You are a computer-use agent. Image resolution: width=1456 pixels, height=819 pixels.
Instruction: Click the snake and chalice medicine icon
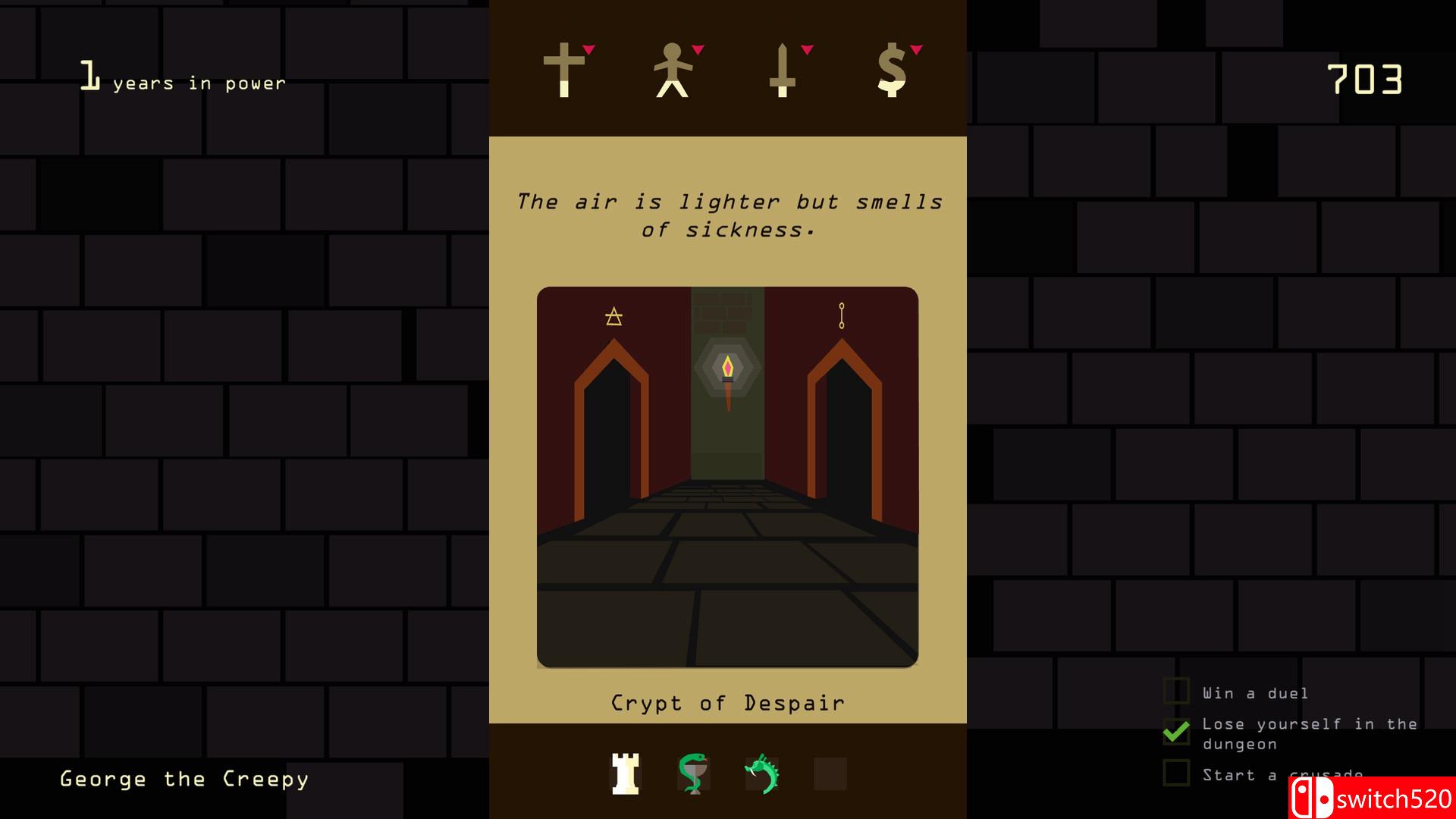pos(694,775)
